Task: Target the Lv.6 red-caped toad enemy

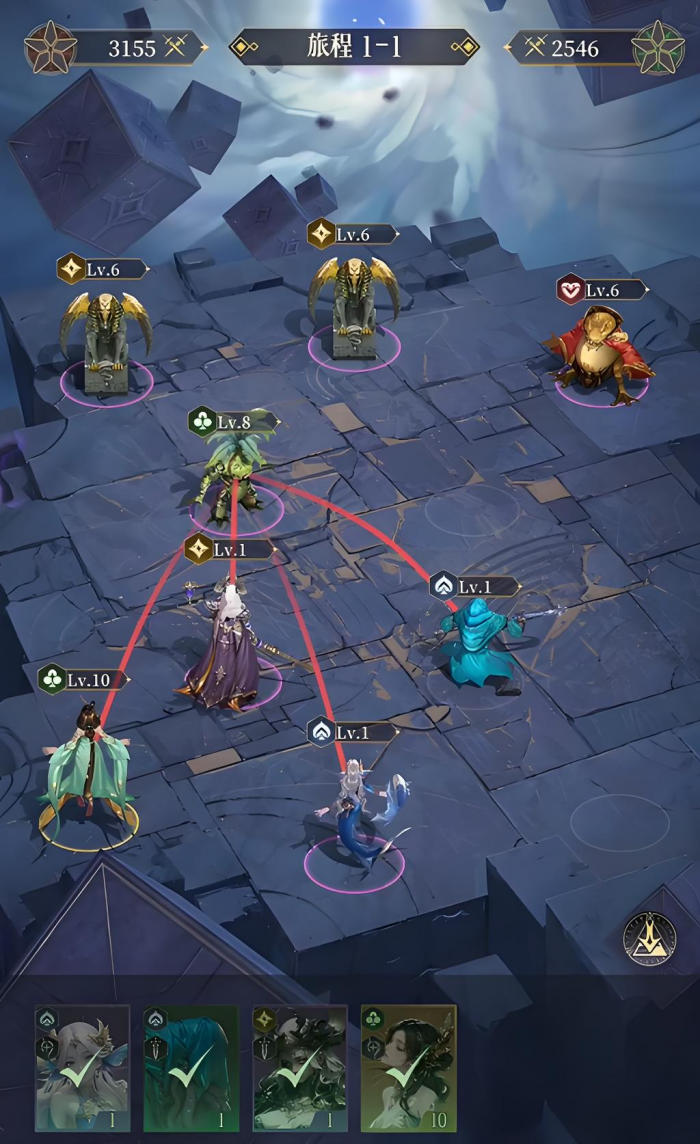Action: coord(600,355)
